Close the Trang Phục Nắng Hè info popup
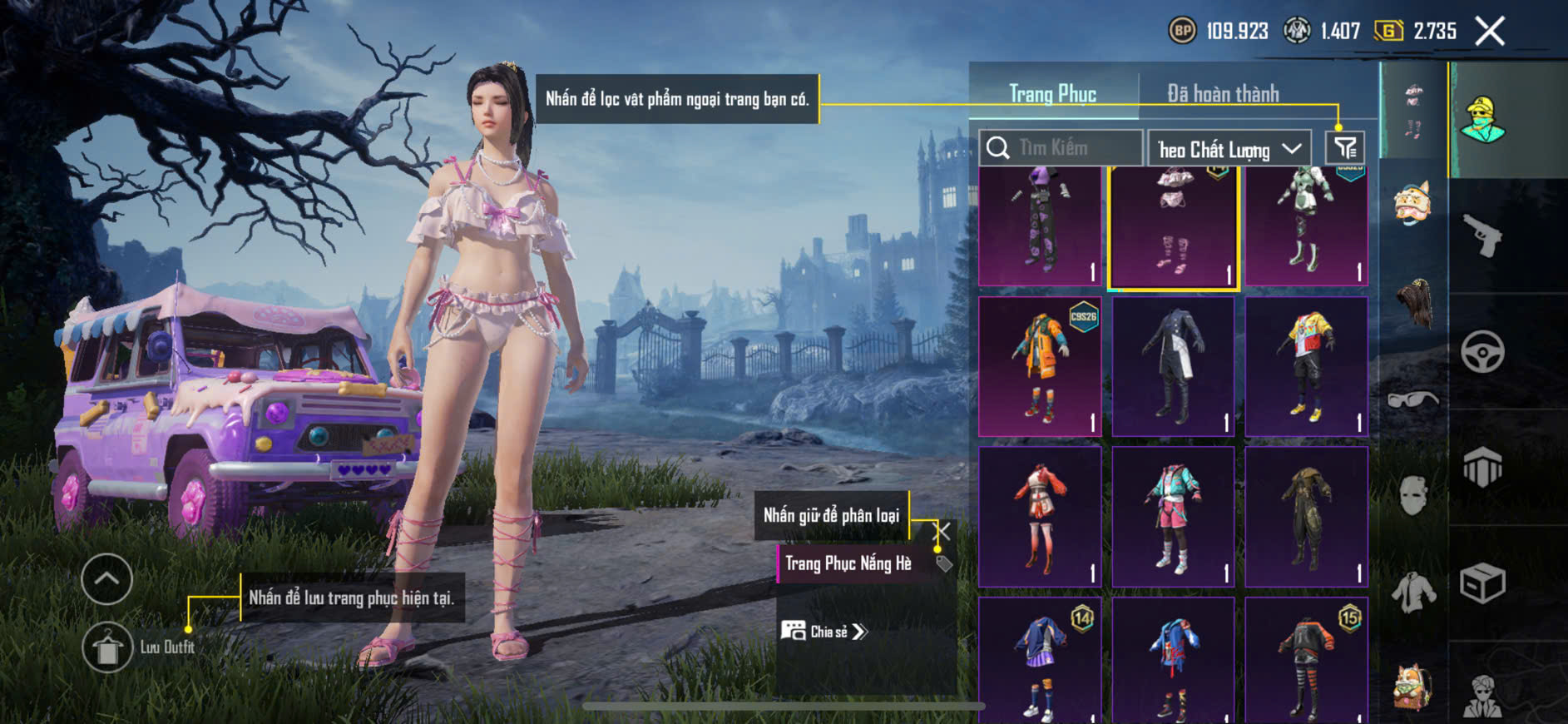Image resolution: width=1568 pixels, height=724 pixels. pos(942,531)
